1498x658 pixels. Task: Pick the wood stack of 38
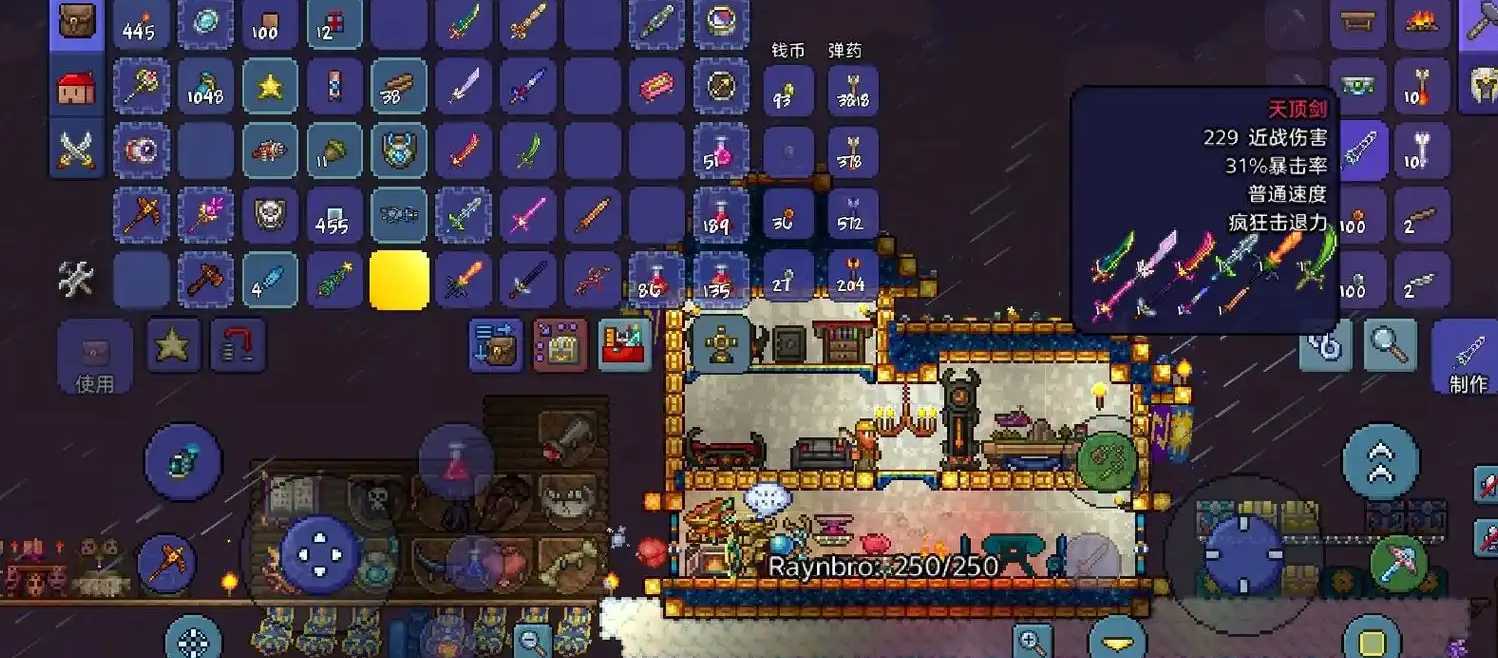pos(399,87)
